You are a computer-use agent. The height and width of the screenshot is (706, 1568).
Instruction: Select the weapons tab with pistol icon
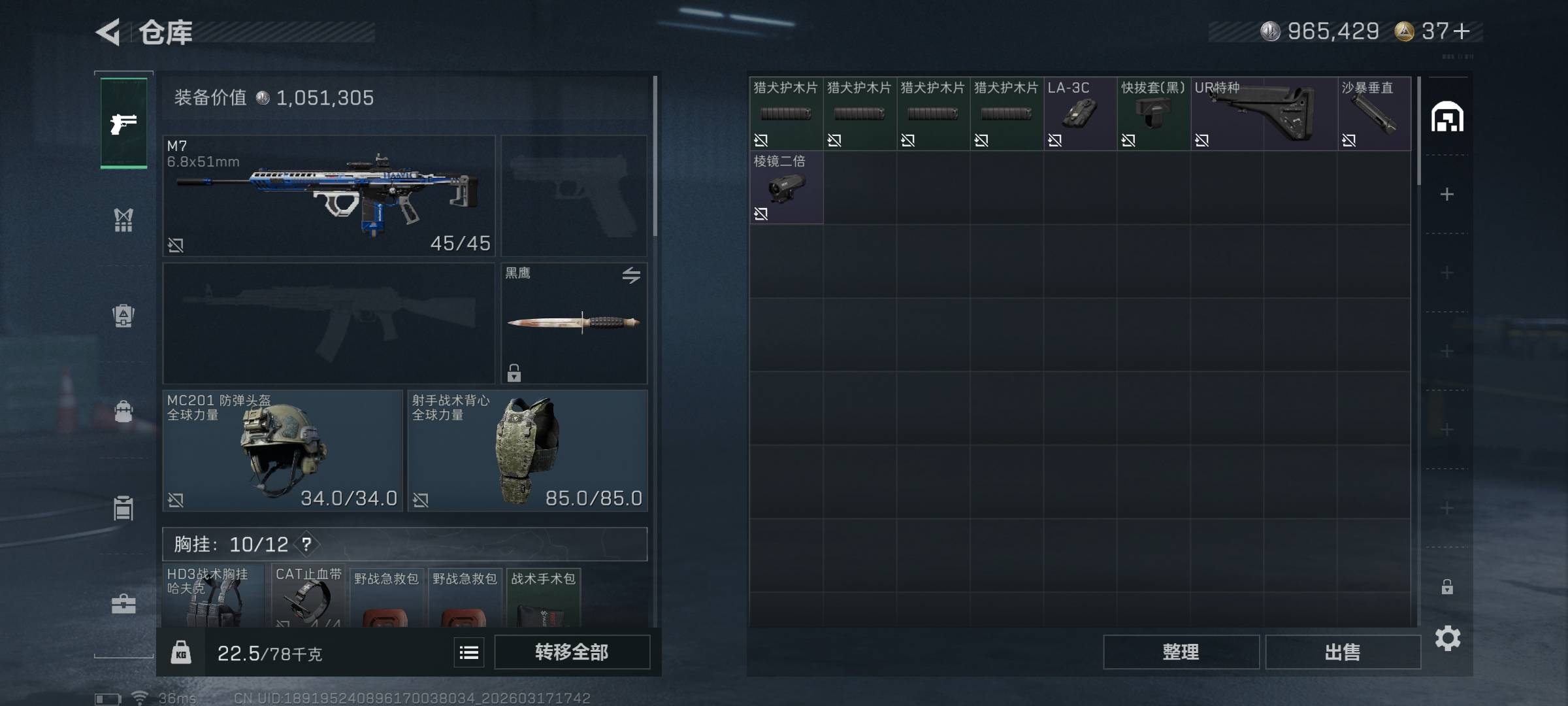point(123,123)
